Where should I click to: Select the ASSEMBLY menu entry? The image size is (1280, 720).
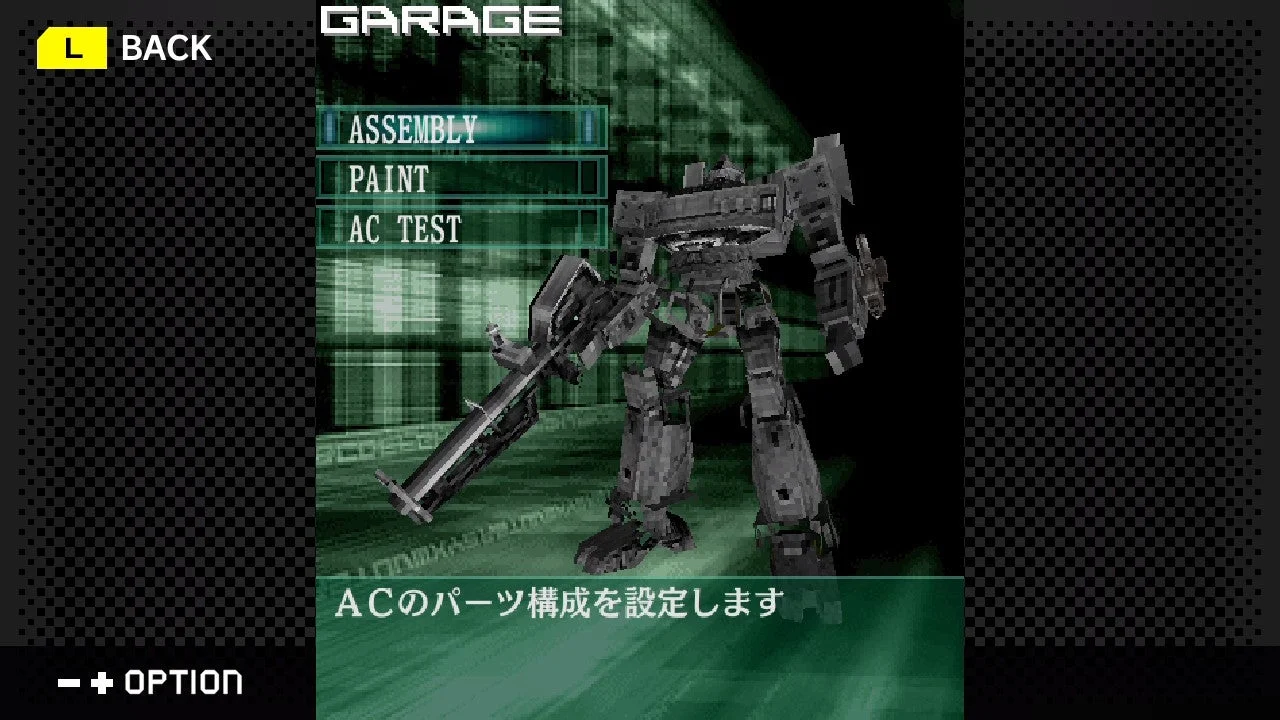(x=410, y=130)
